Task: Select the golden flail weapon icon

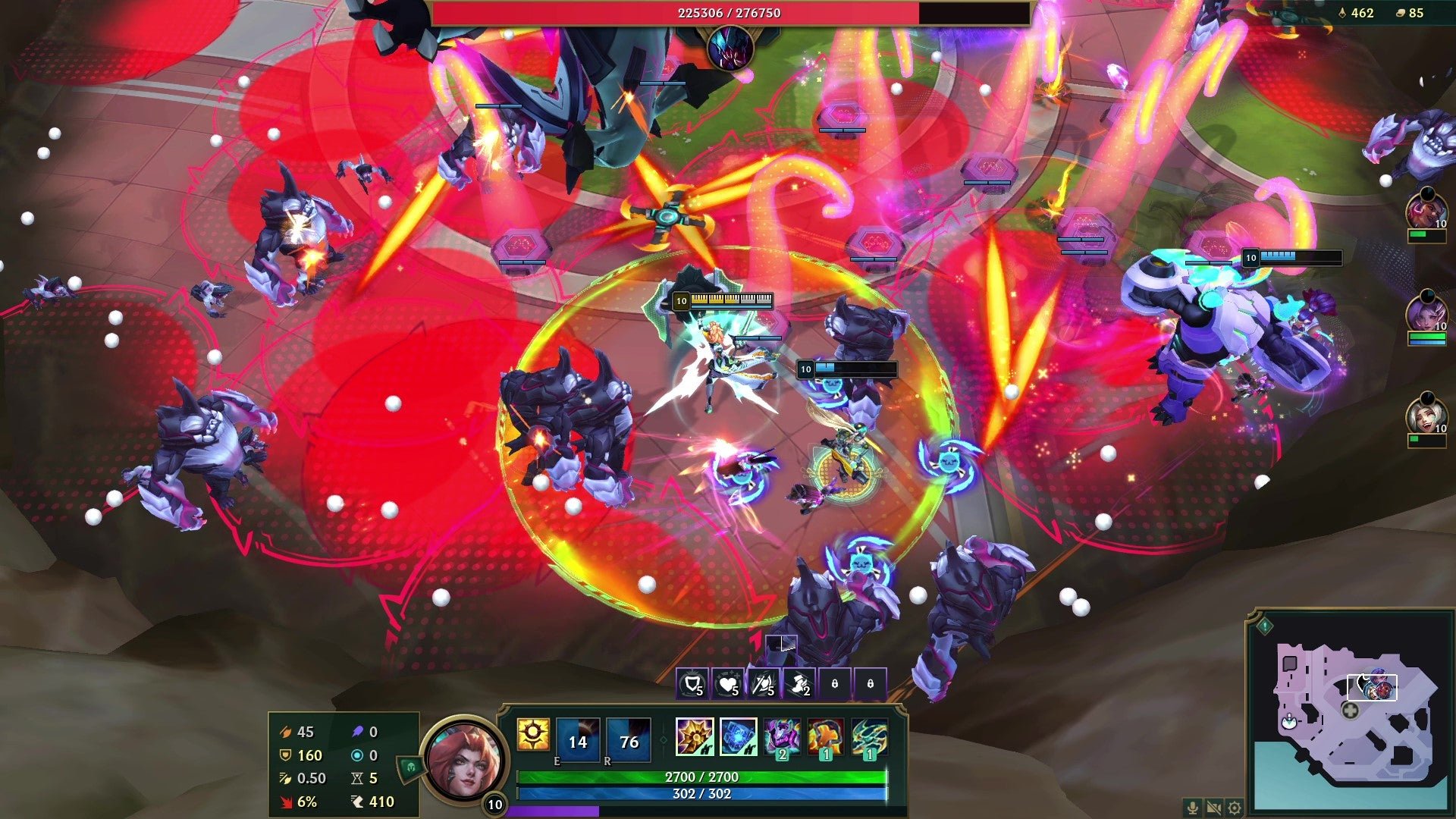Action: tap(695, 737)
